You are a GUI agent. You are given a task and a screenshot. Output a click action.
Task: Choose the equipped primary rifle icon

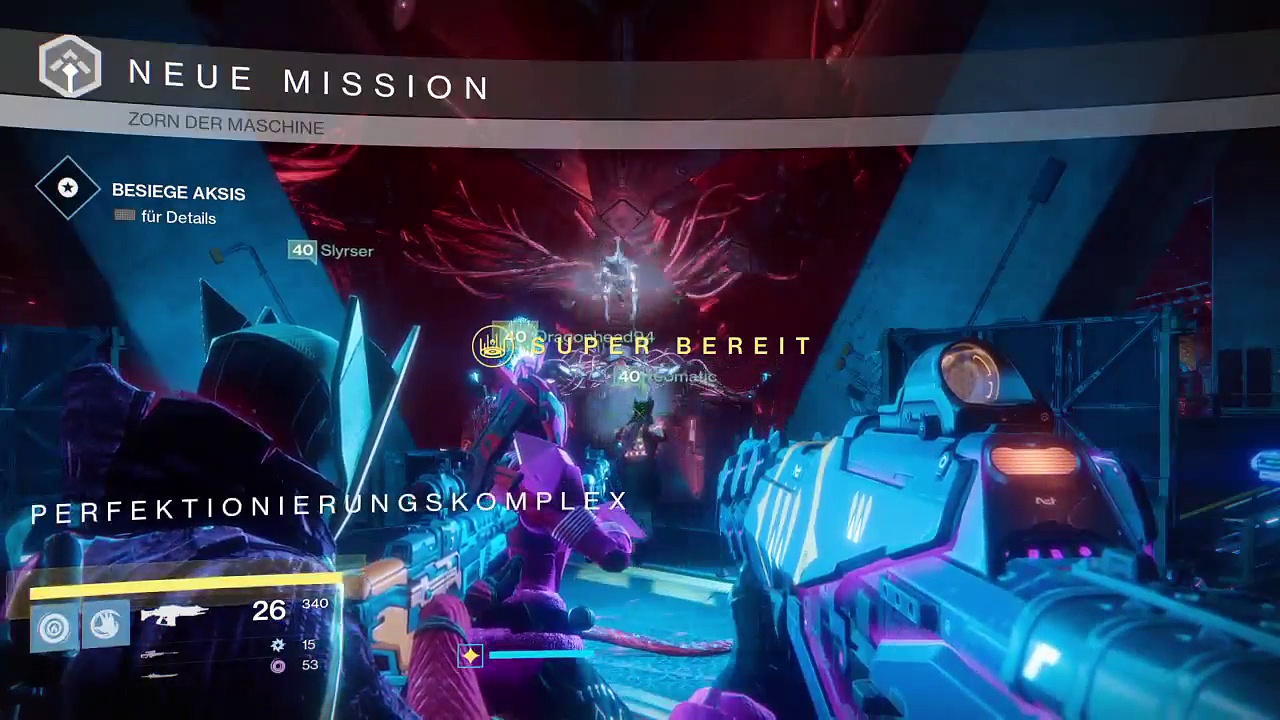tap(174, 613)
